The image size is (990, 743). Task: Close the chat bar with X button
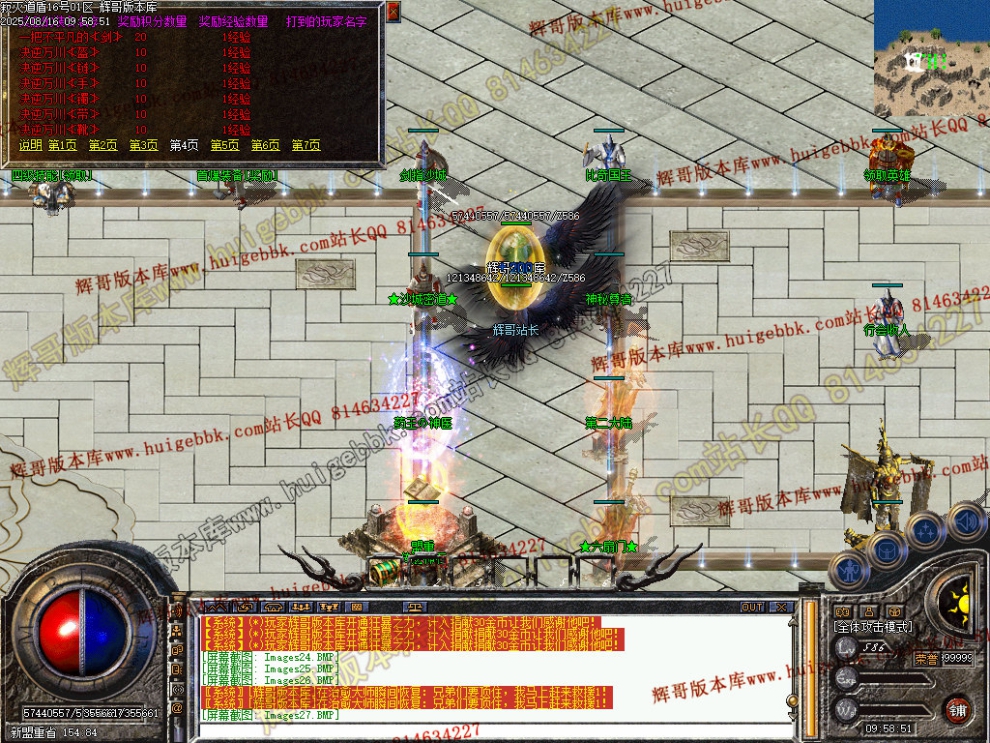(x=781, y=607)
